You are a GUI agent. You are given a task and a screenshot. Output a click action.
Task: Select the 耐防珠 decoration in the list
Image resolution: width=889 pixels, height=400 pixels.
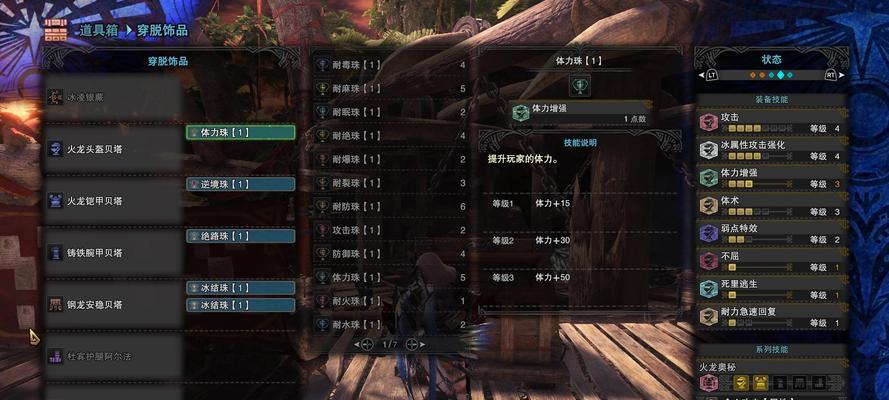pos(390,206)
